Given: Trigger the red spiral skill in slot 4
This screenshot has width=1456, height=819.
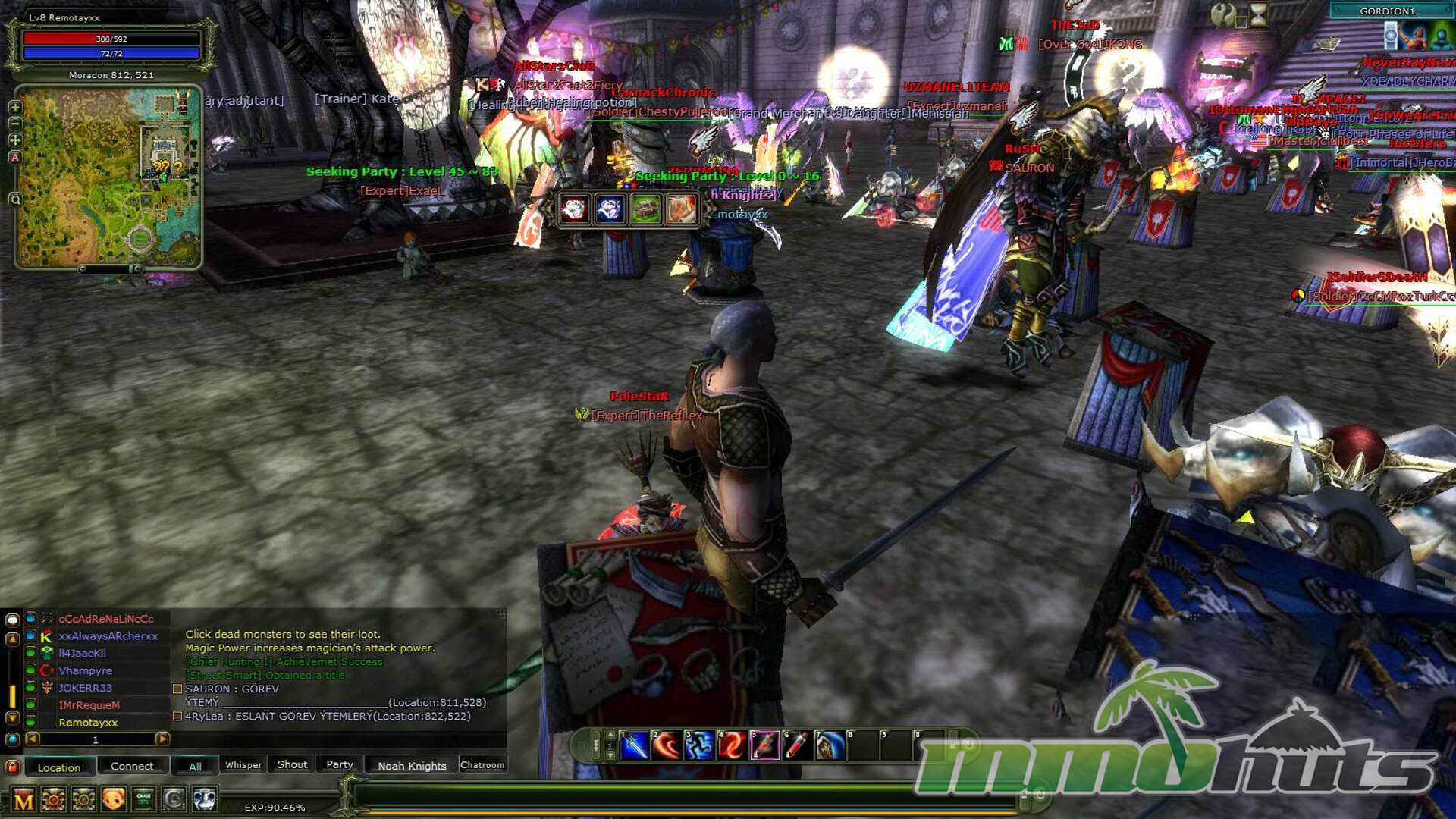Looking at the screenshot, I should 731,746.
